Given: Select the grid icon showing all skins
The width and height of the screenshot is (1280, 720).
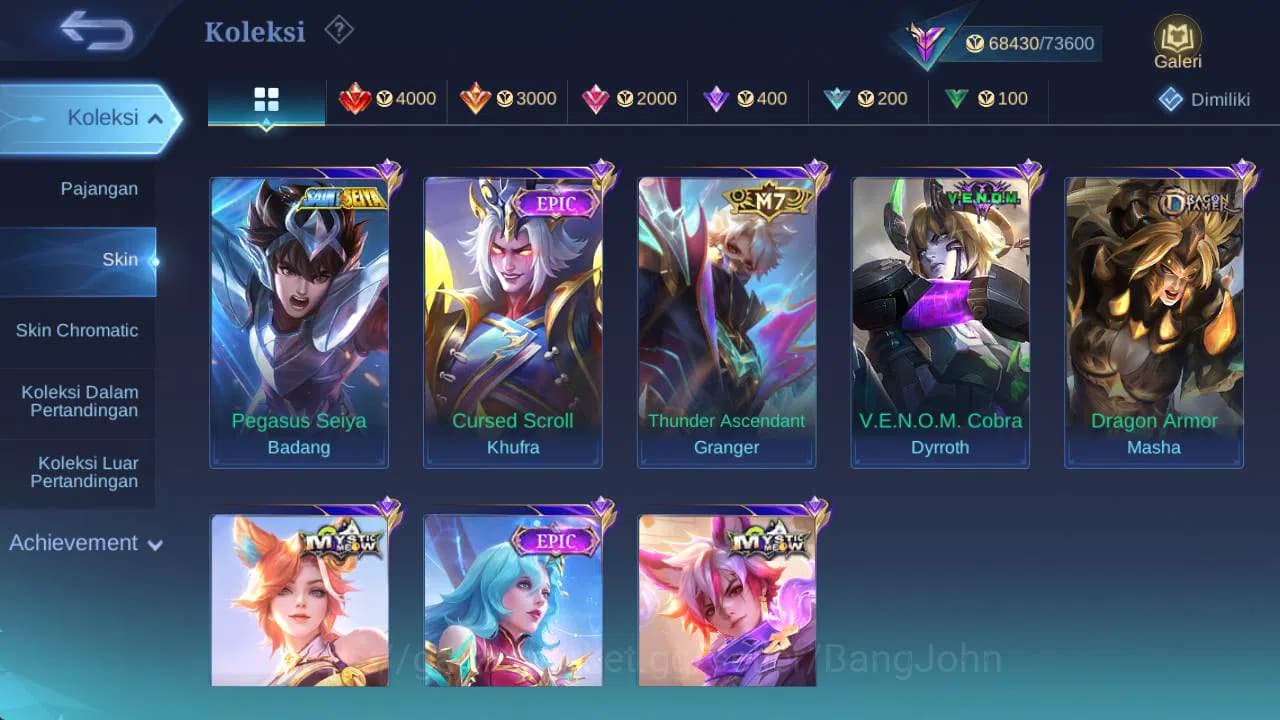Looking at the screenshot, I should [265, 99].
